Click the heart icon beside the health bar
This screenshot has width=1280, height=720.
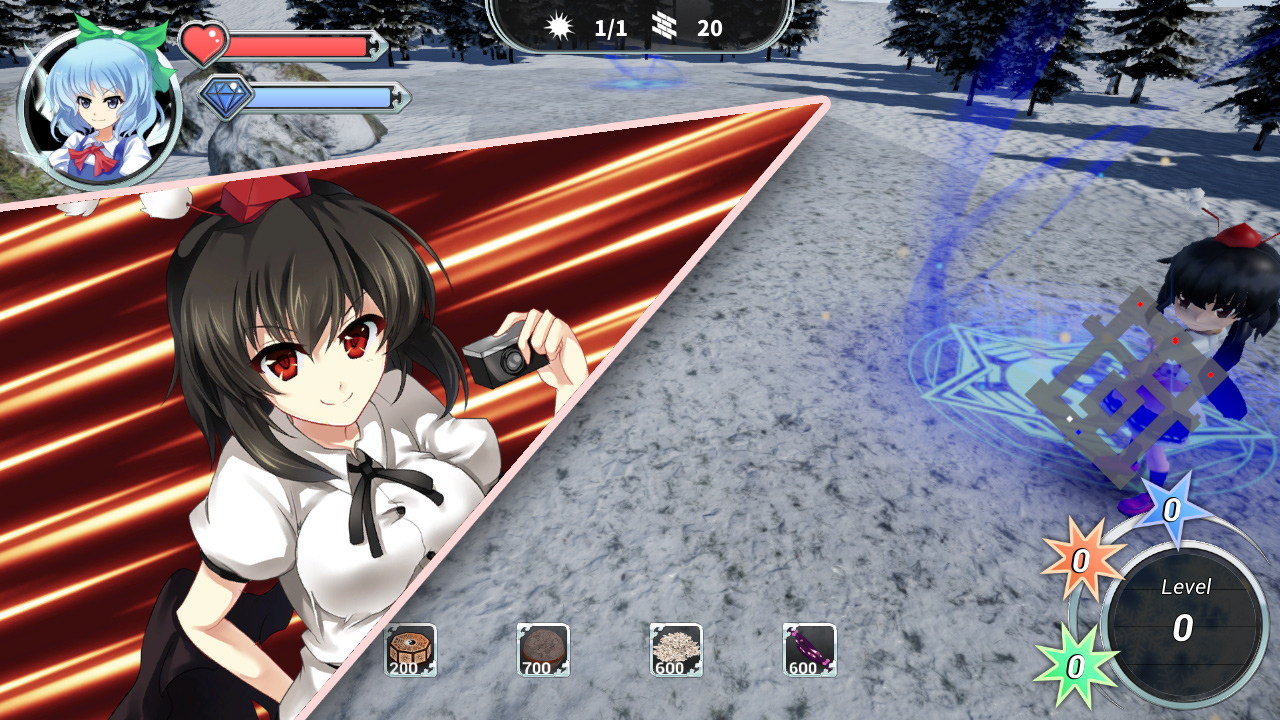203,41
